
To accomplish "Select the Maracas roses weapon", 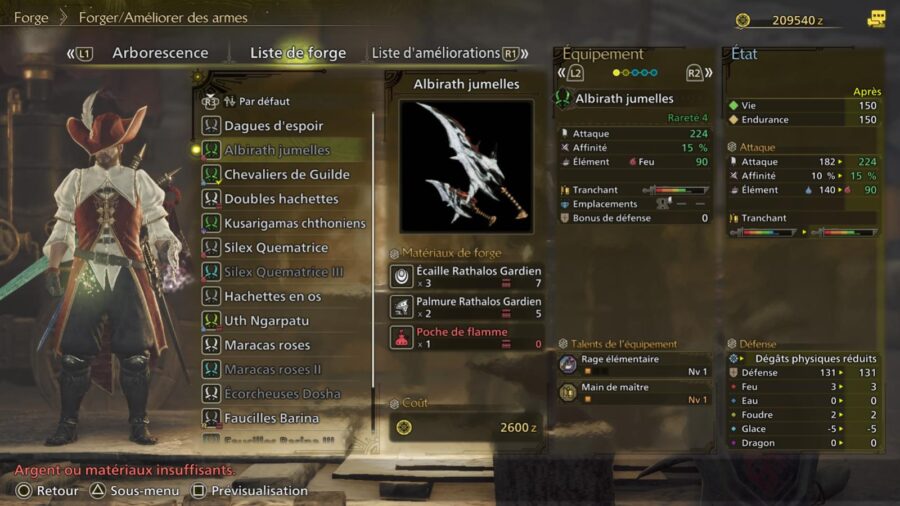I will [267, 345].
